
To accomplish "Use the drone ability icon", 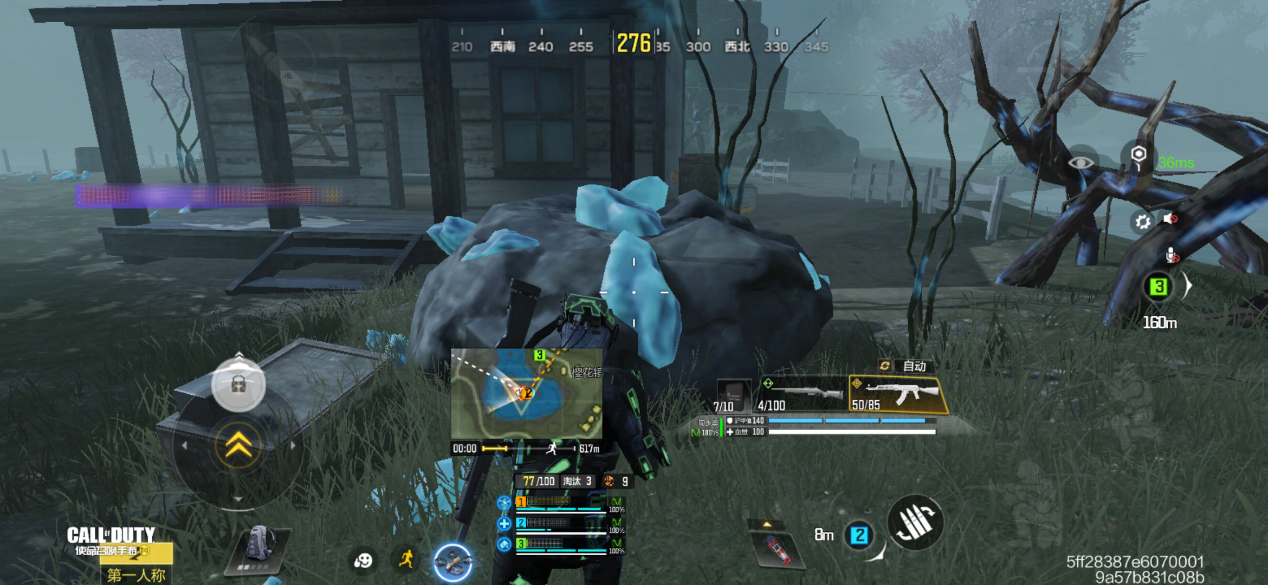I will [x=453, y=563].
